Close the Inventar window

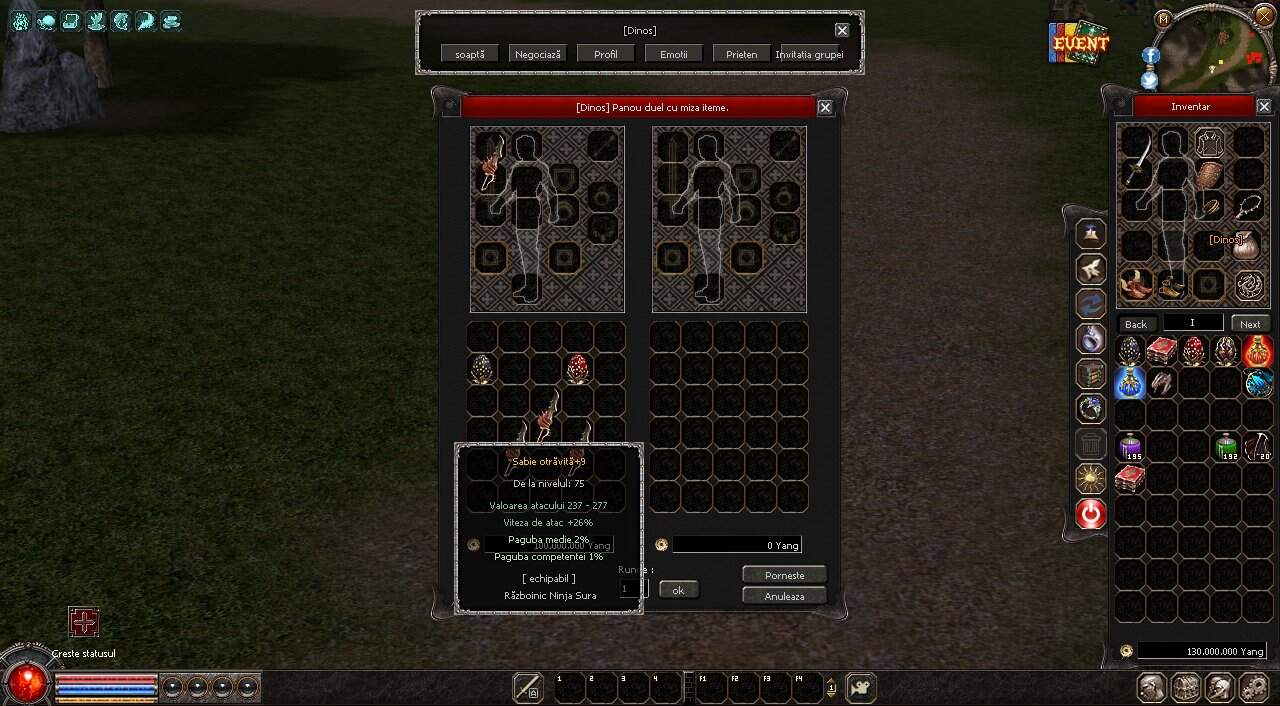1264,107
